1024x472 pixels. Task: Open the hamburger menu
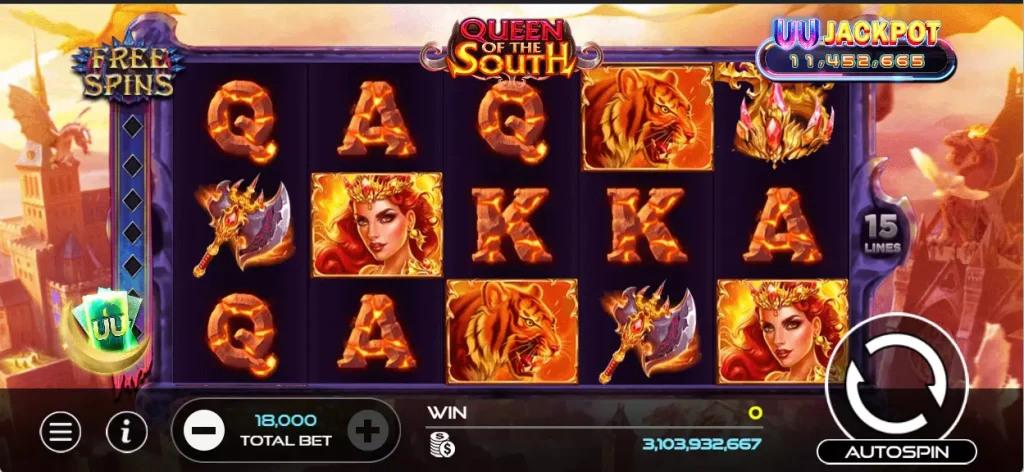click(x=61, y=432)
